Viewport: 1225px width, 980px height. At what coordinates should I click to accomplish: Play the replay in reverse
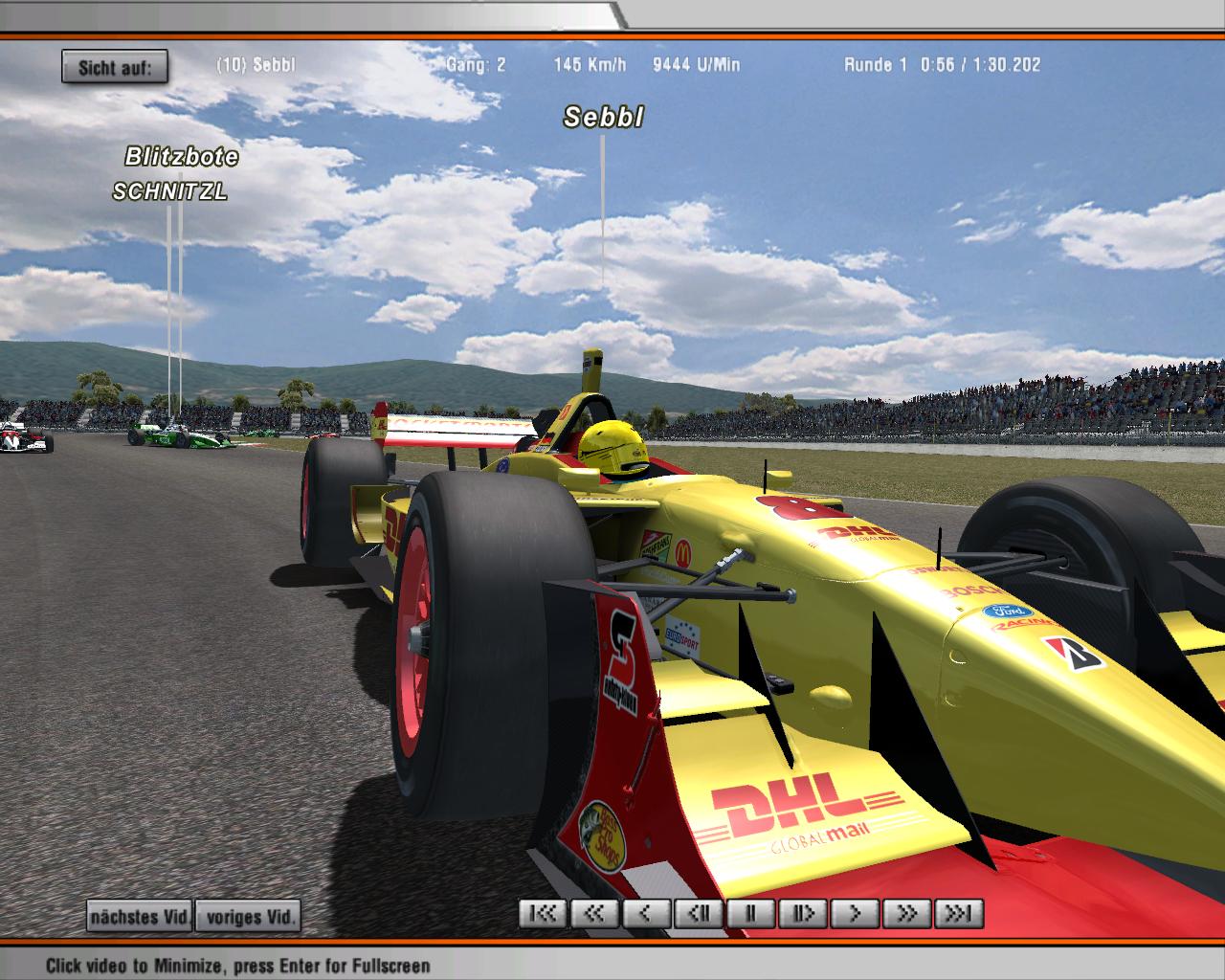point(647,913)
